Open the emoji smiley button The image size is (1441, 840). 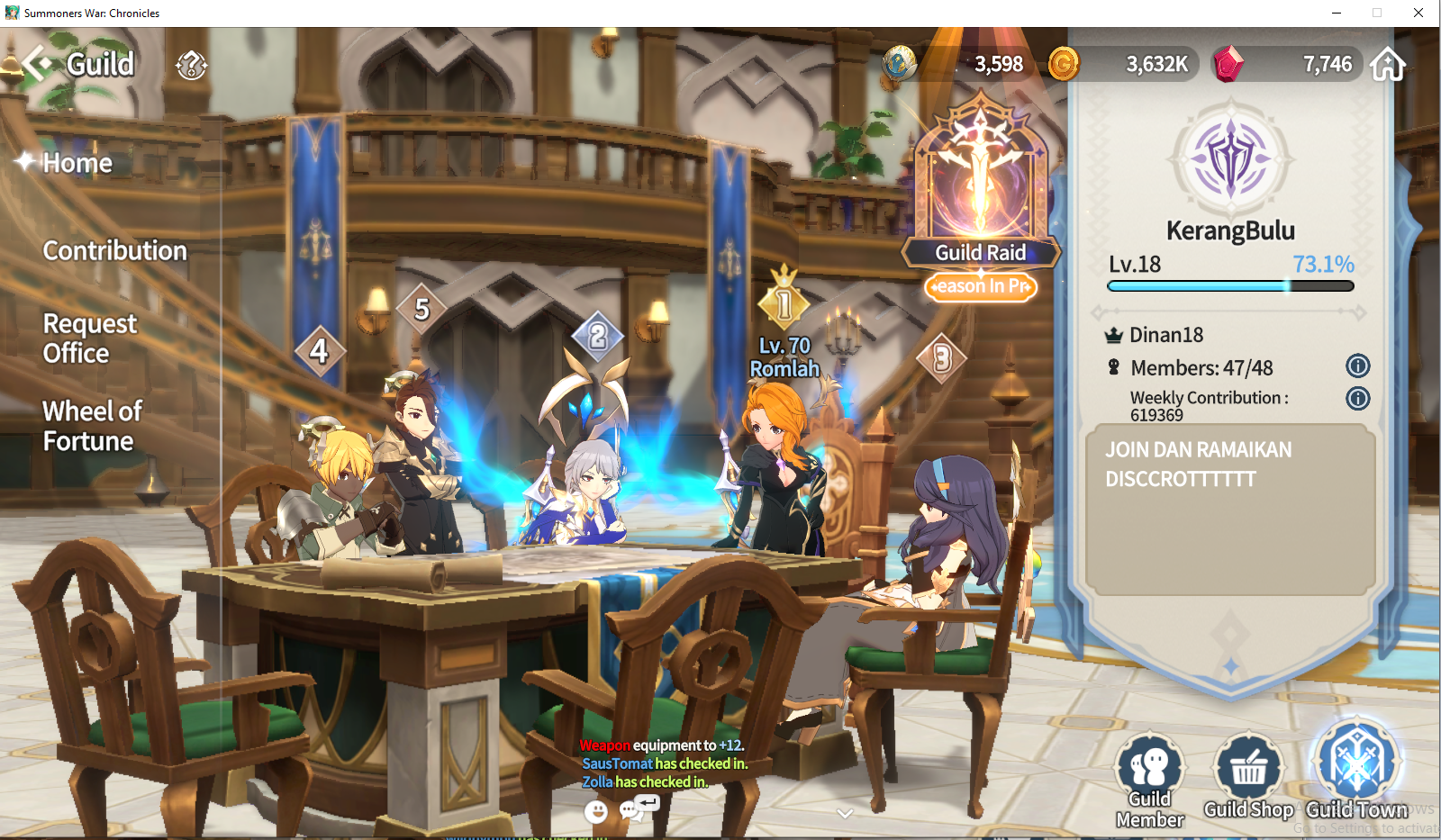tap(595, 811)
